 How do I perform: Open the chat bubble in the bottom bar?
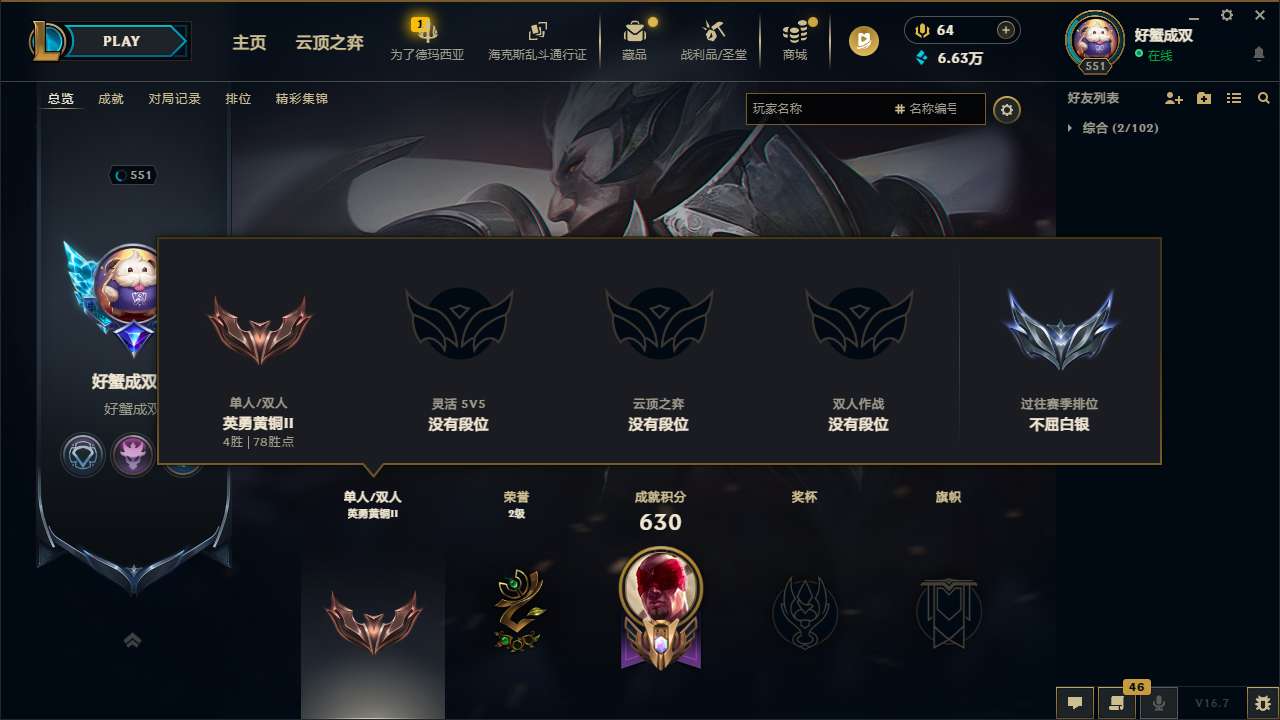click(x=1074, y=703)
